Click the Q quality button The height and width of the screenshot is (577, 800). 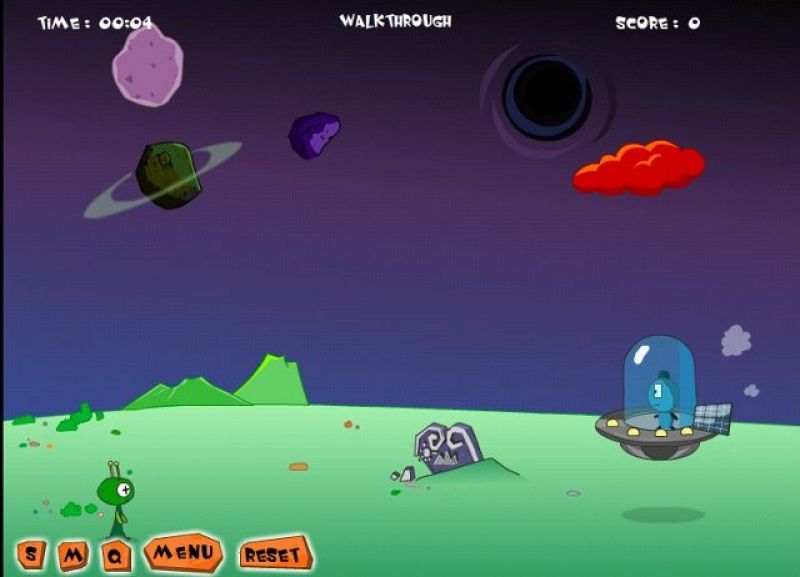(116, 556)
